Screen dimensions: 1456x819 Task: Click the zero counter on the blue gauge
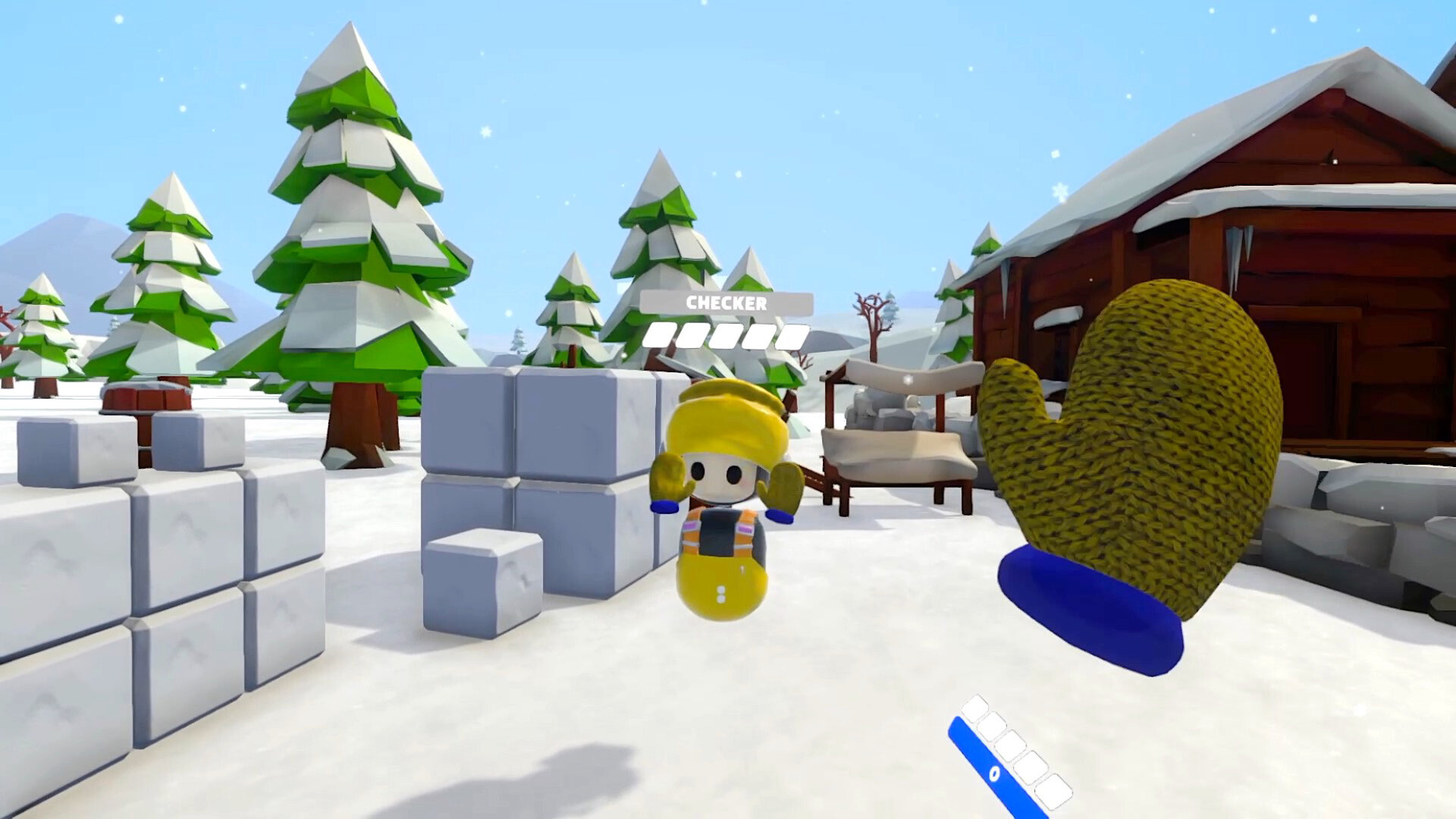(994, 774)
